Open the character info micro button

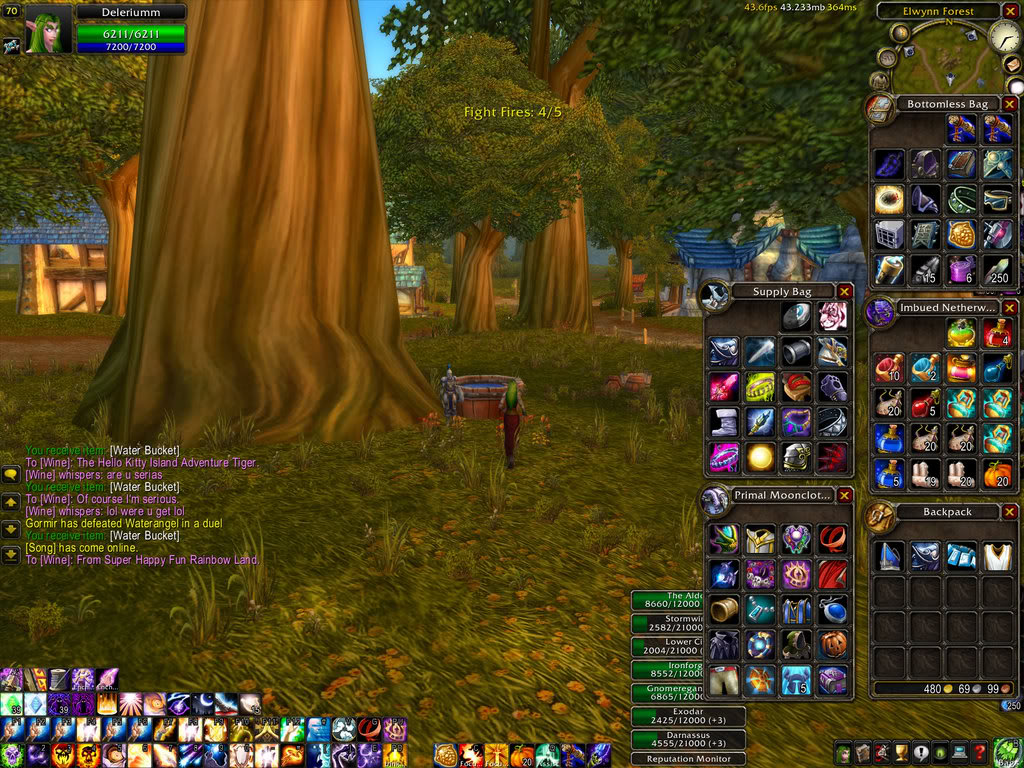(844, 753)
